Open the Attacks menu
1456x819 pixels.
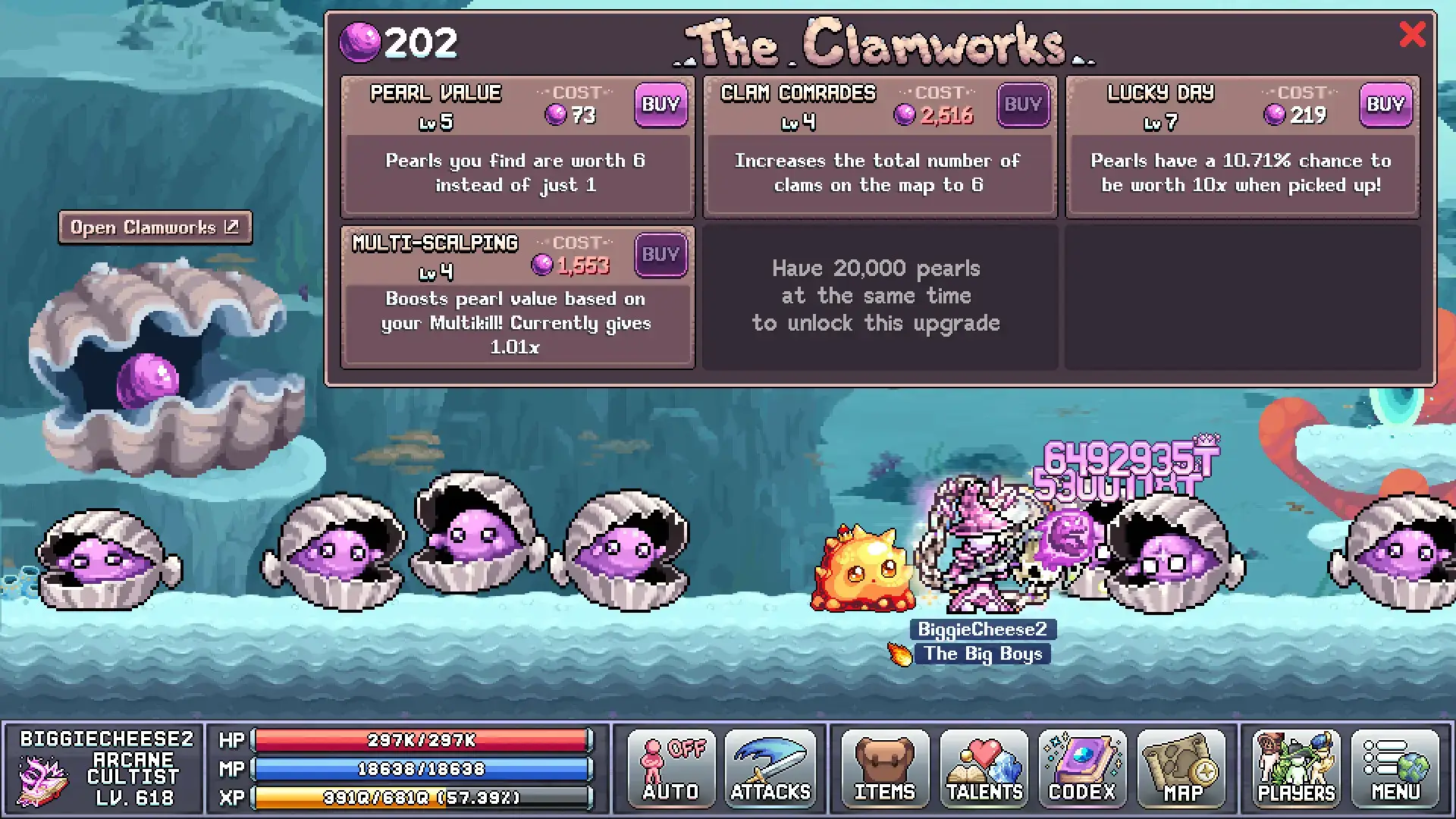770,769
